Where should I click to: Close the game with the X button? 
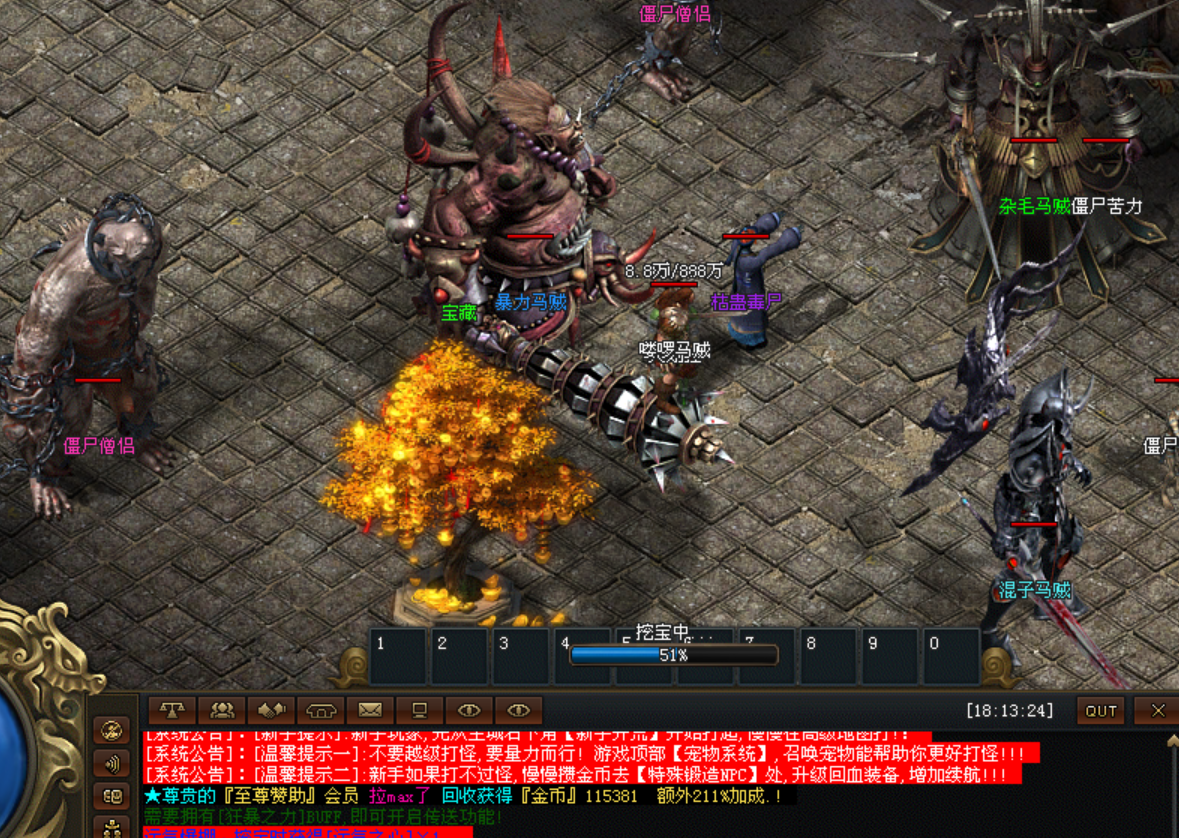tap(1157, 711)
